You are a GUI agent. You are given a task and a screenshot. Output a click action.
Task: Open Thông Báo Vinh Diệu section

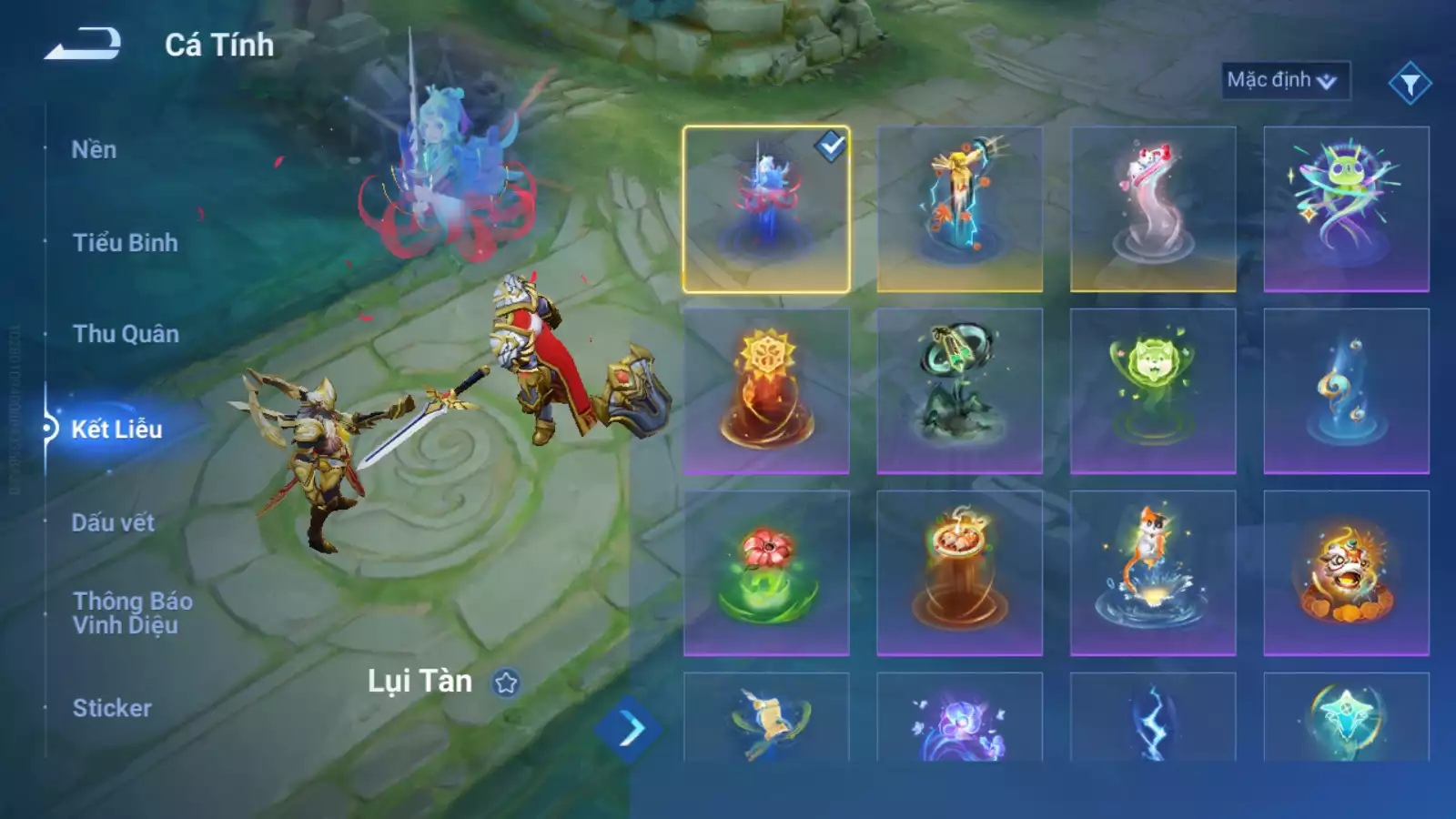132,612
